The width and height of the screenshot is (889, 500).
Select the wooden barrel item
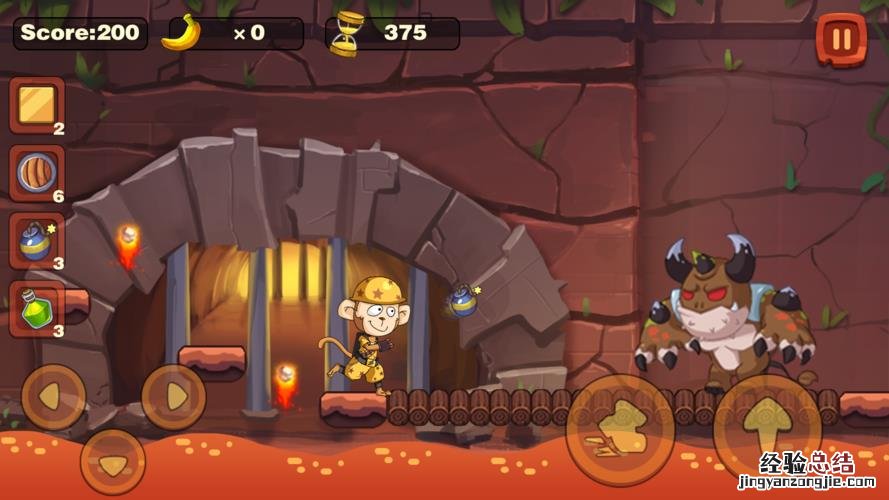pos(37,173)
